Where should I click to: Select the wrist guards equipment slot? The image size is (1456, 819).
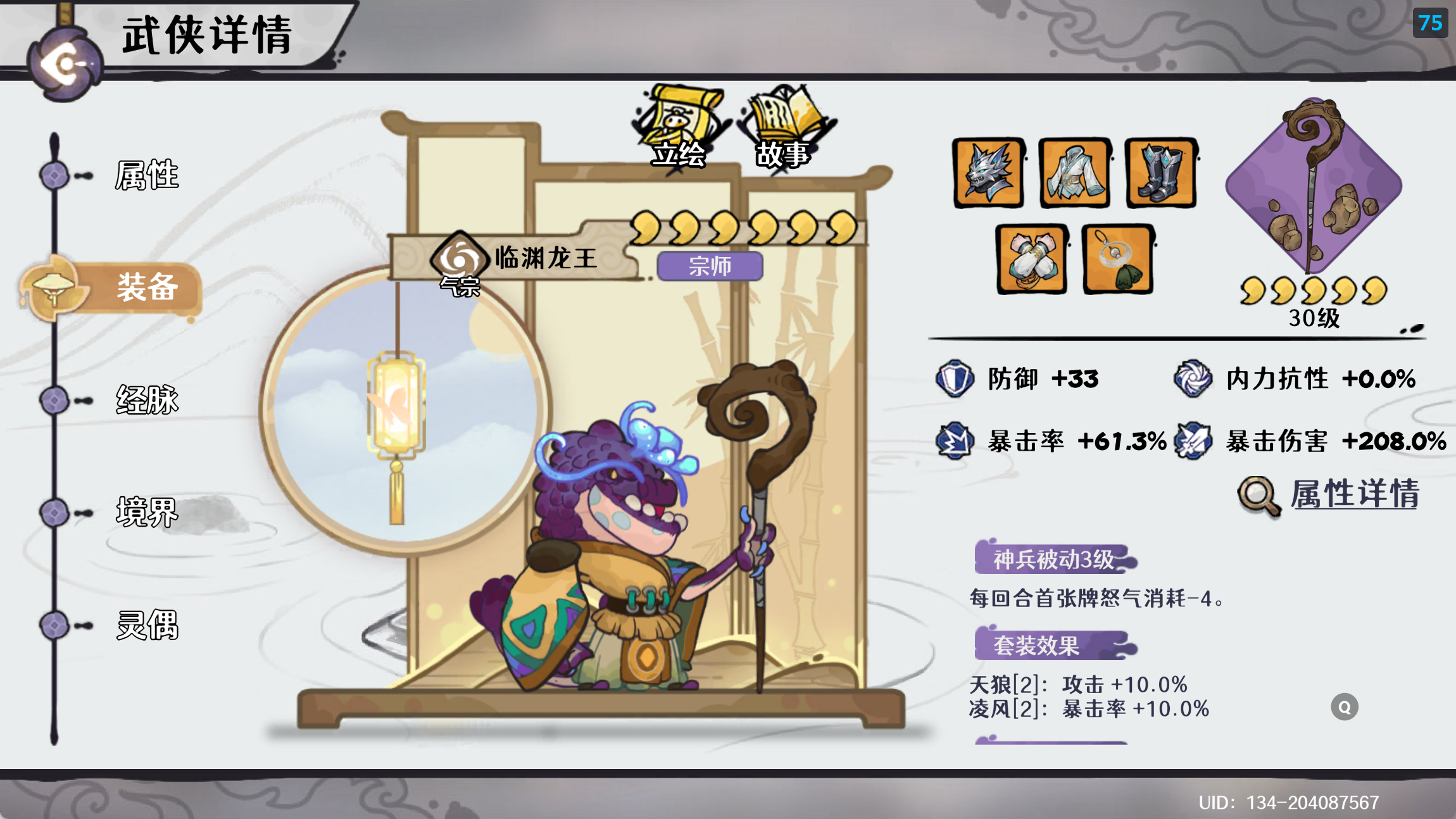click(1031, 259)
